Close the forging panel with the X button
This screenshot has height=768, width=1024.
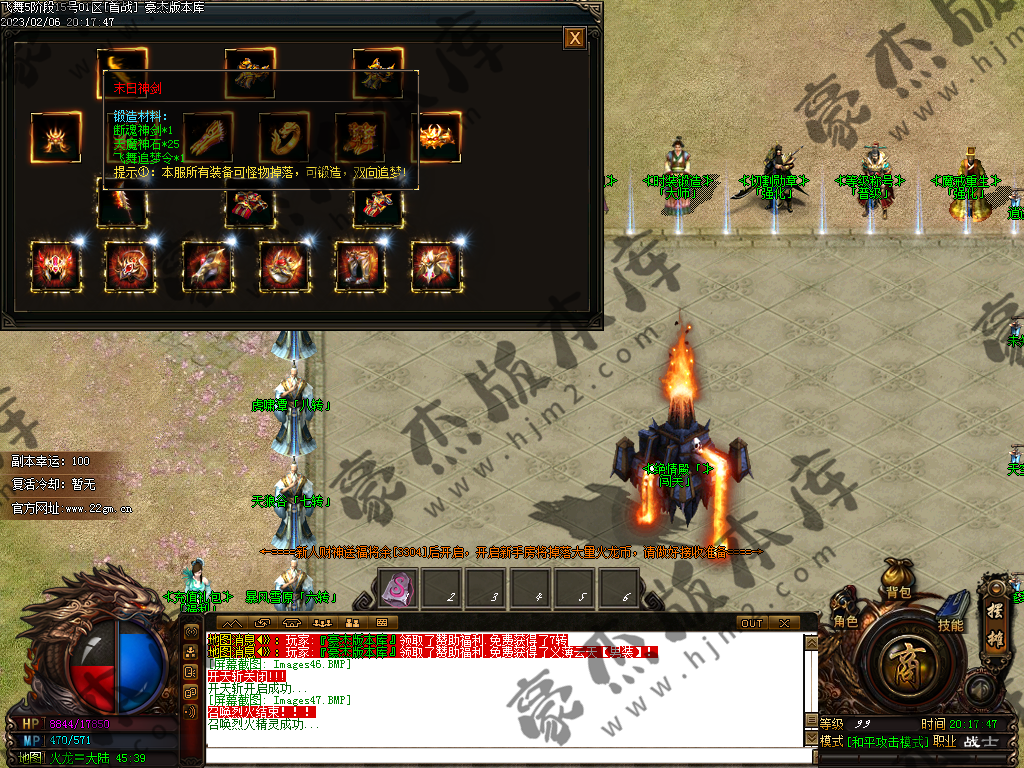(574, 38)
